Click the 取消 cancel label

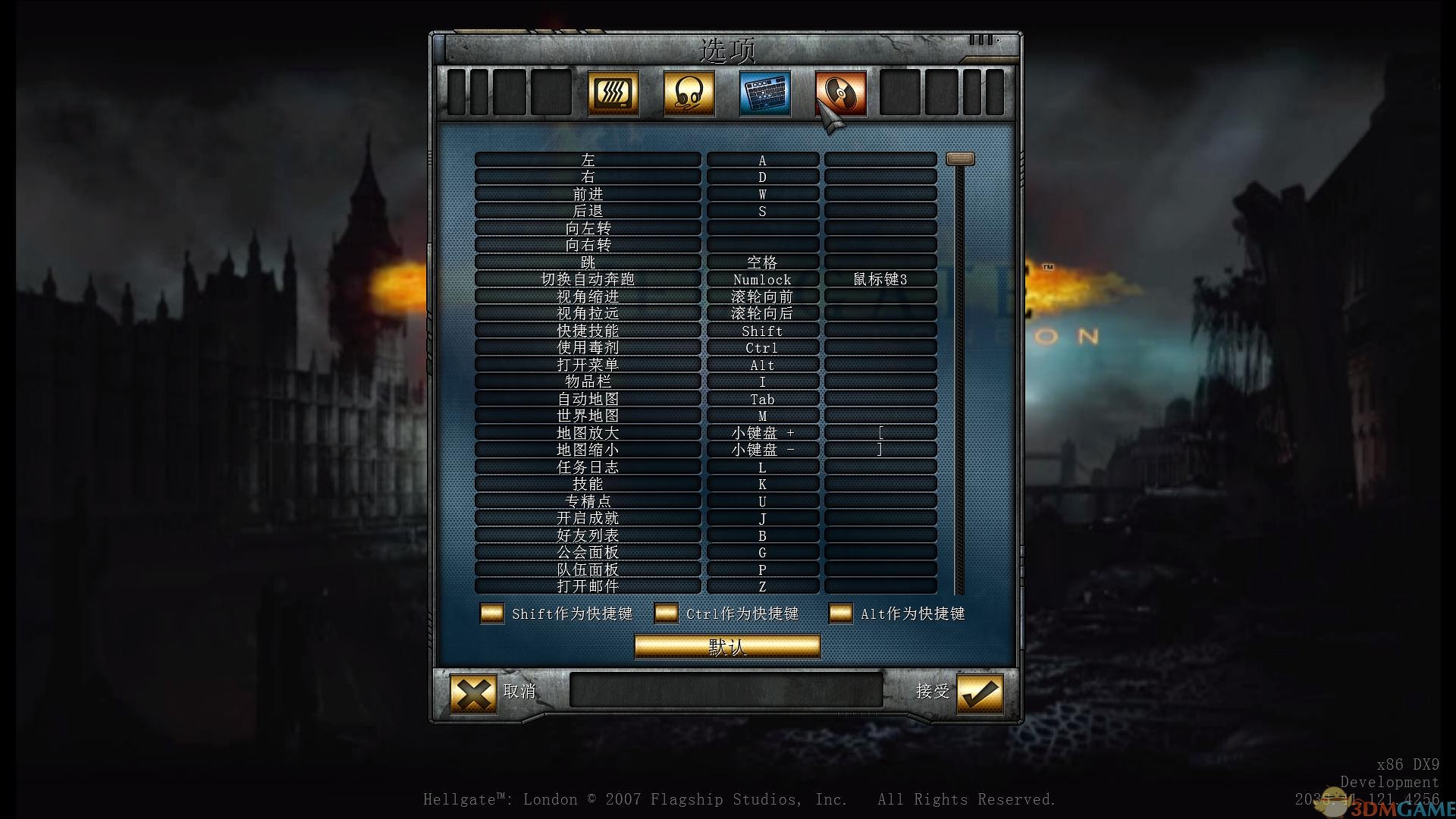coord(520,692)
